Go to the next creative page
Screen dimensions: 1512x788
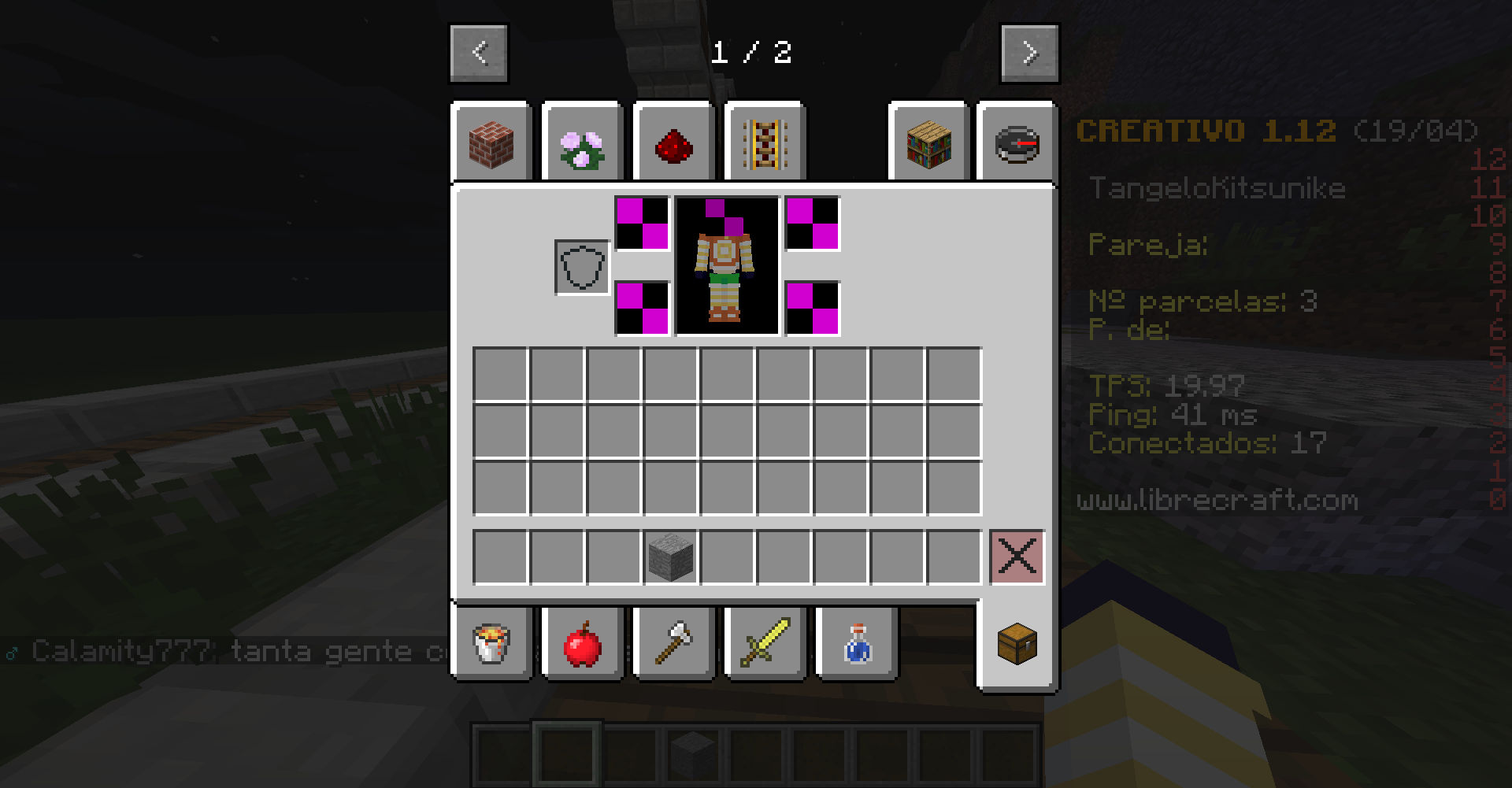[1029, 53]
